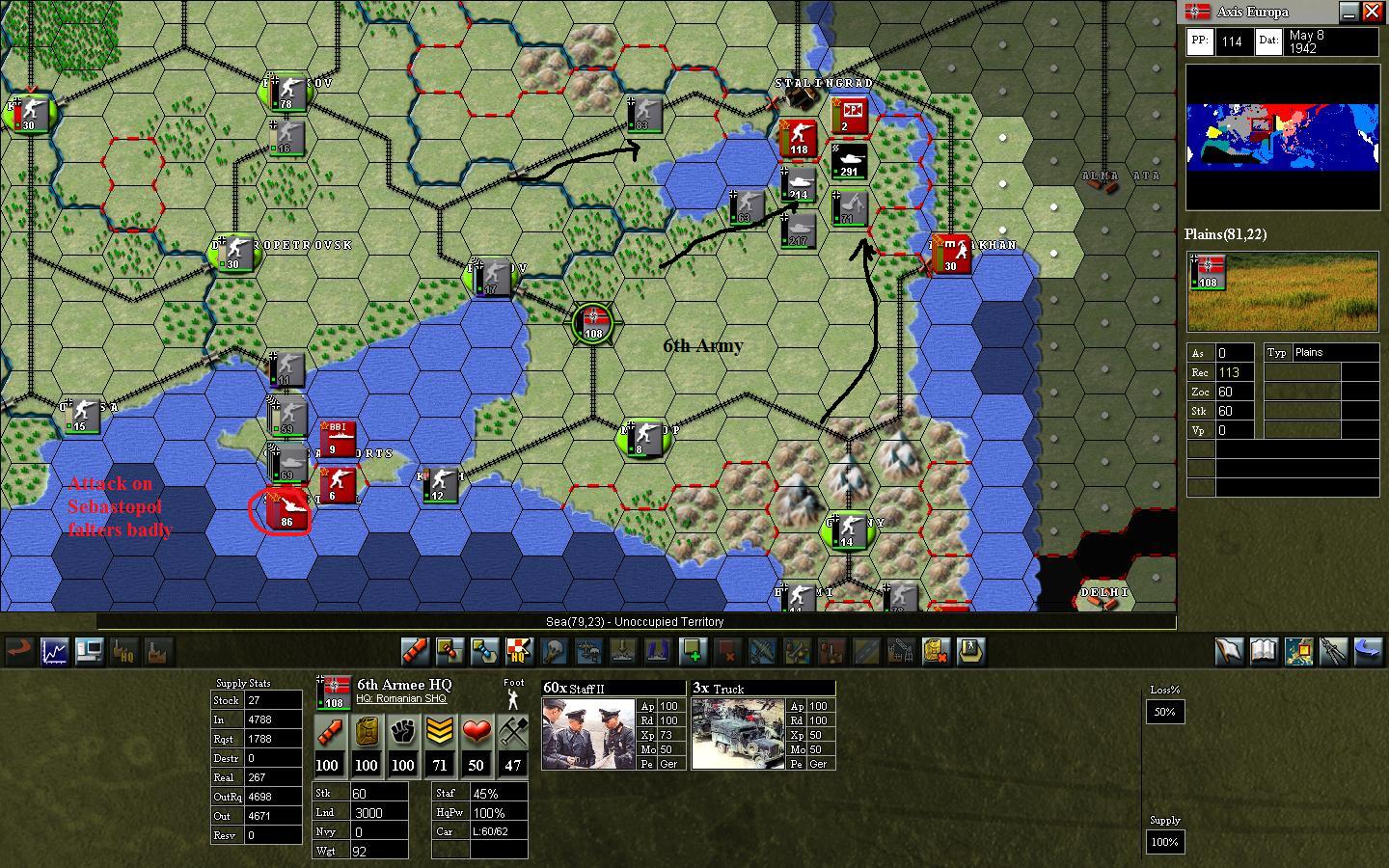This screenshot has width=1389, height=868.
Task: Click the Dat field showing May 8 1942
Action: (x=1329, y=41)
